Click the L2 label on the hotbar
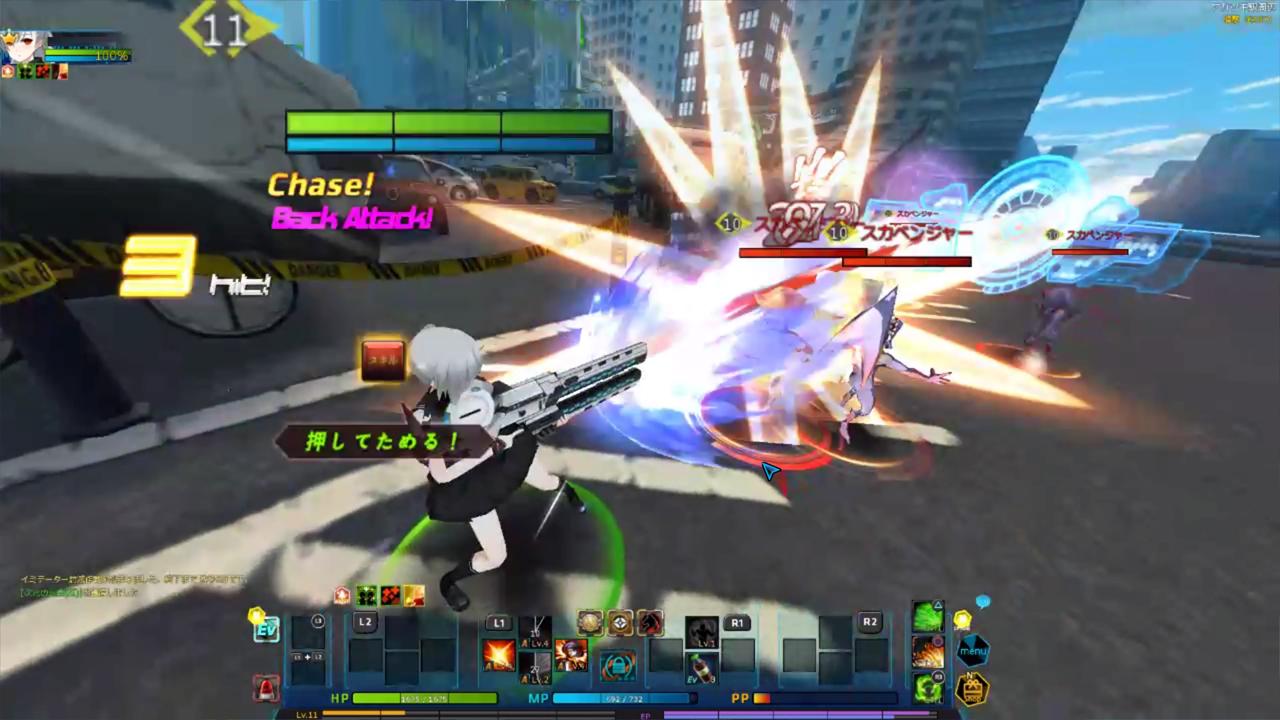Screen dimensions: 1280x720 [x=365, y=620]
